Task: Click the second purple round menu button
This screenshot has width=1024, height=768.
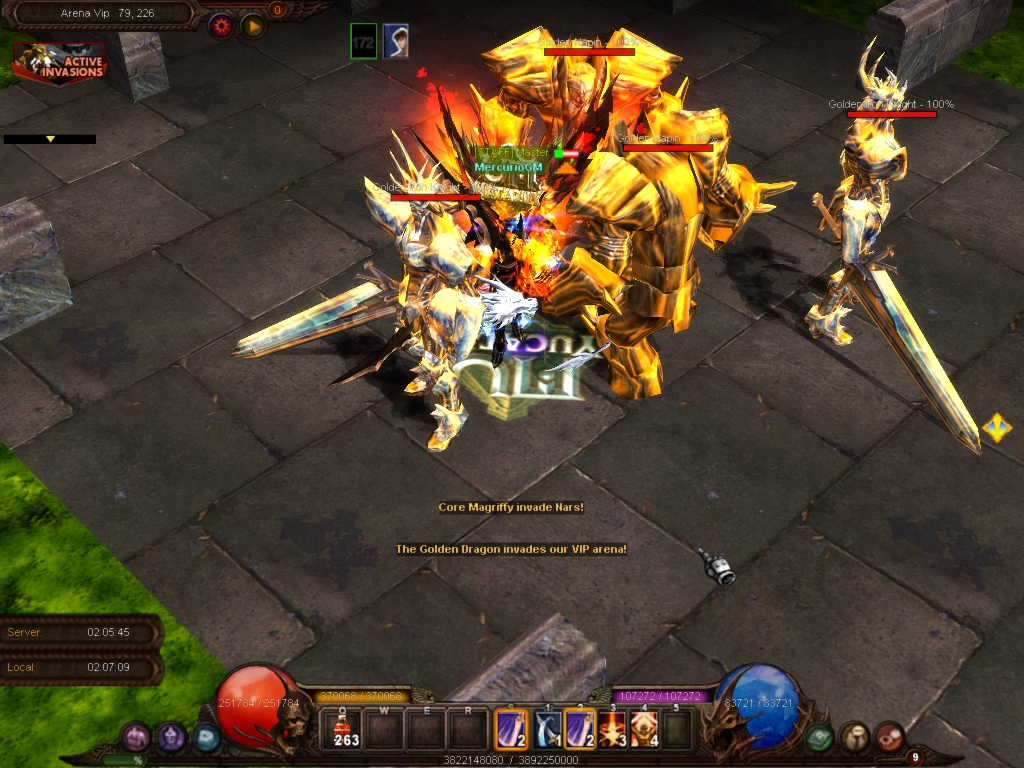Action: pyautogui.click(x=171, y=738)
